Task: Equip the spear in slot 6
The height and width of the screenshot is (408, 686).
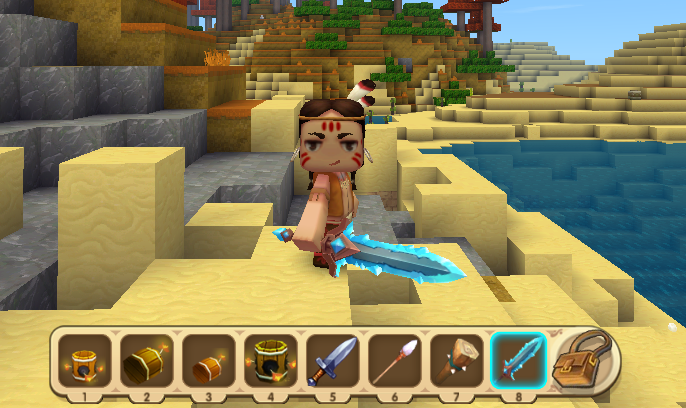Action: tap(395, 361)
